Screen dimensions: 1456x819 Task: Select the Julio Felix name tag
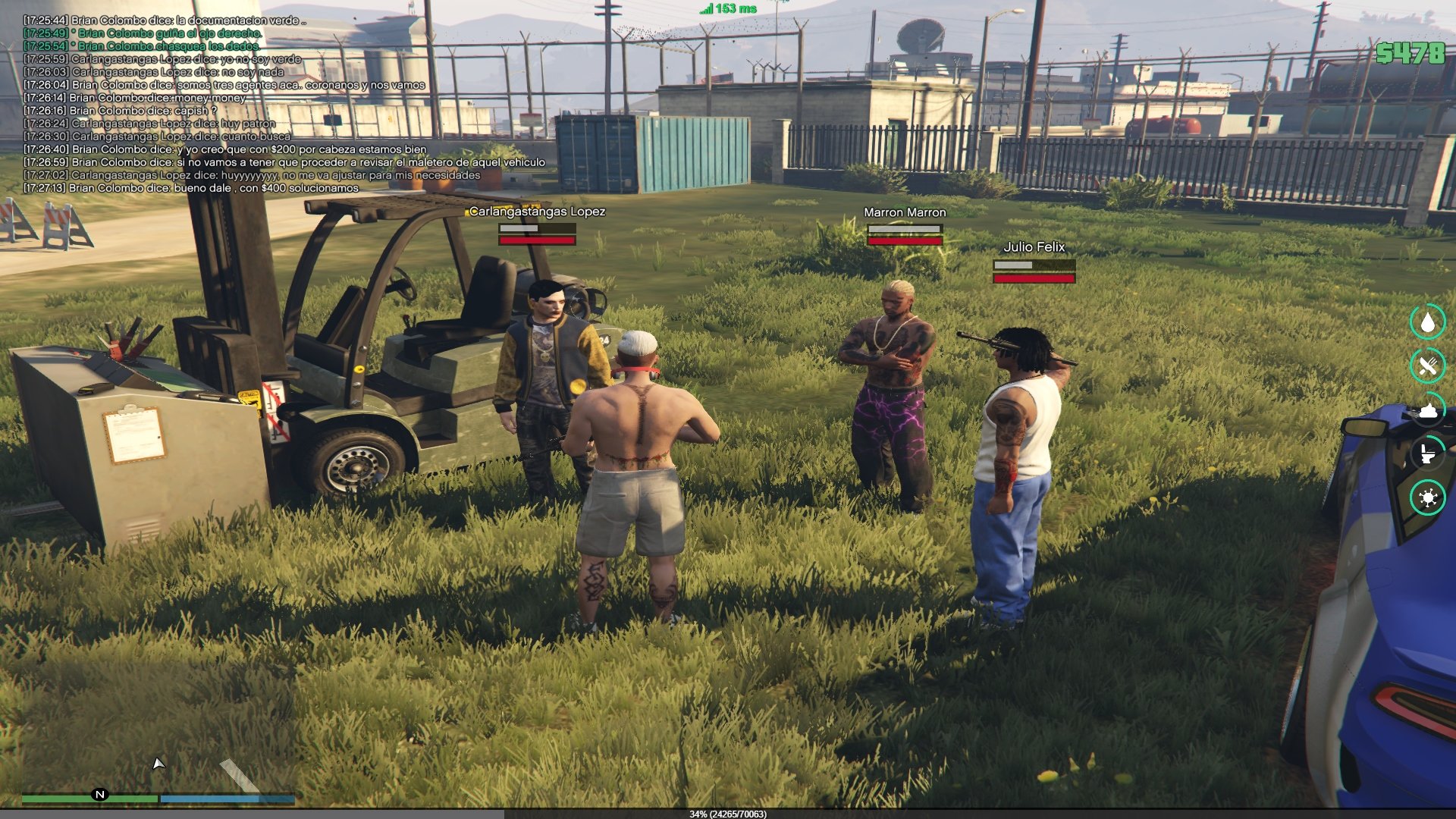(1034, 247)
